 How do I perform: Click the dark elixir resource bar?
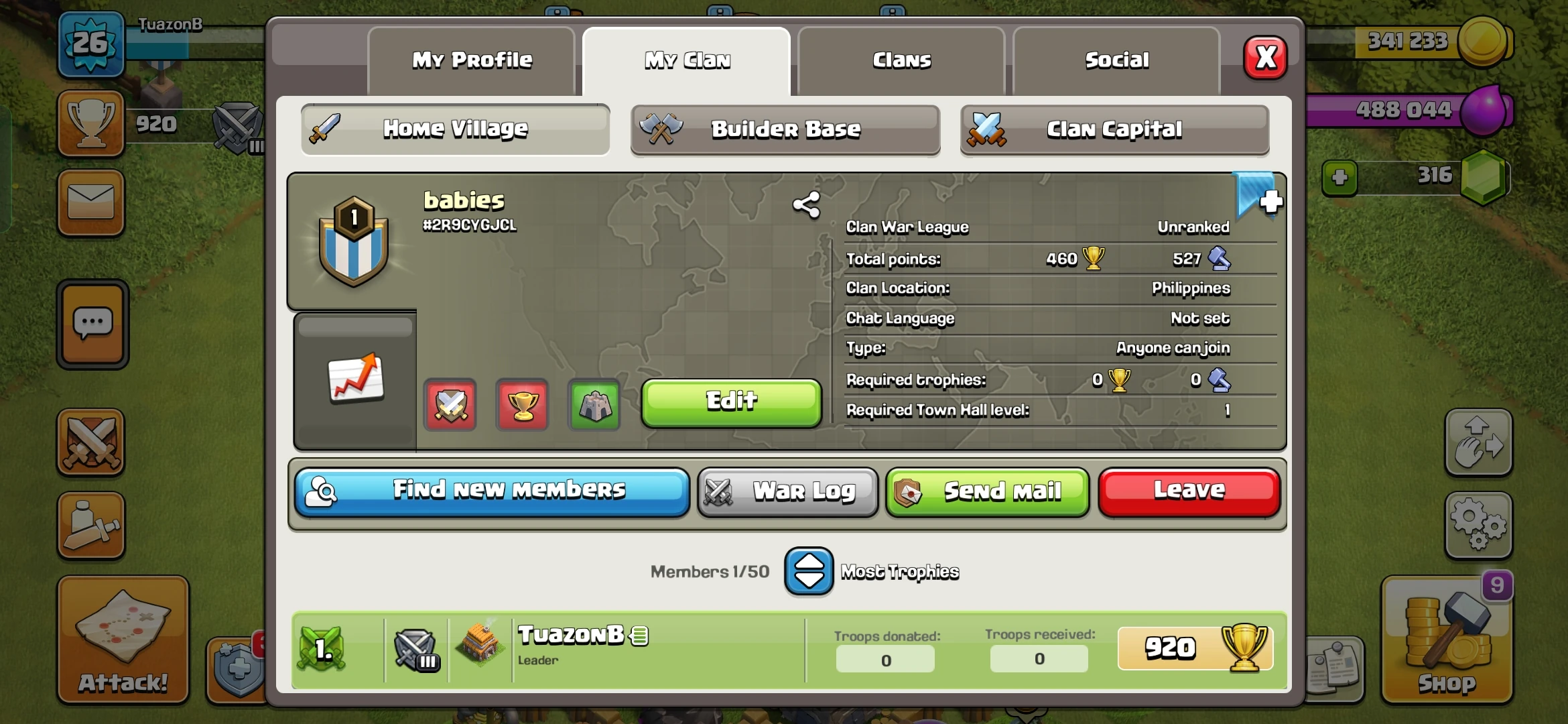1400,109
